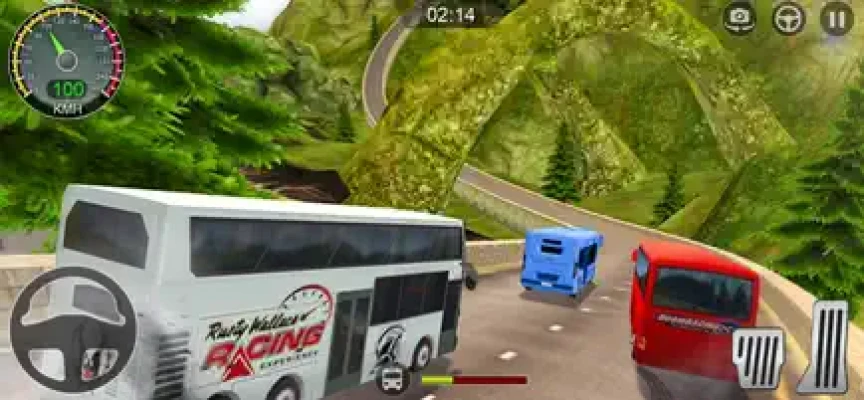
Task: Change steering mode via top steering wheel icon
Action: coord(788,17)
